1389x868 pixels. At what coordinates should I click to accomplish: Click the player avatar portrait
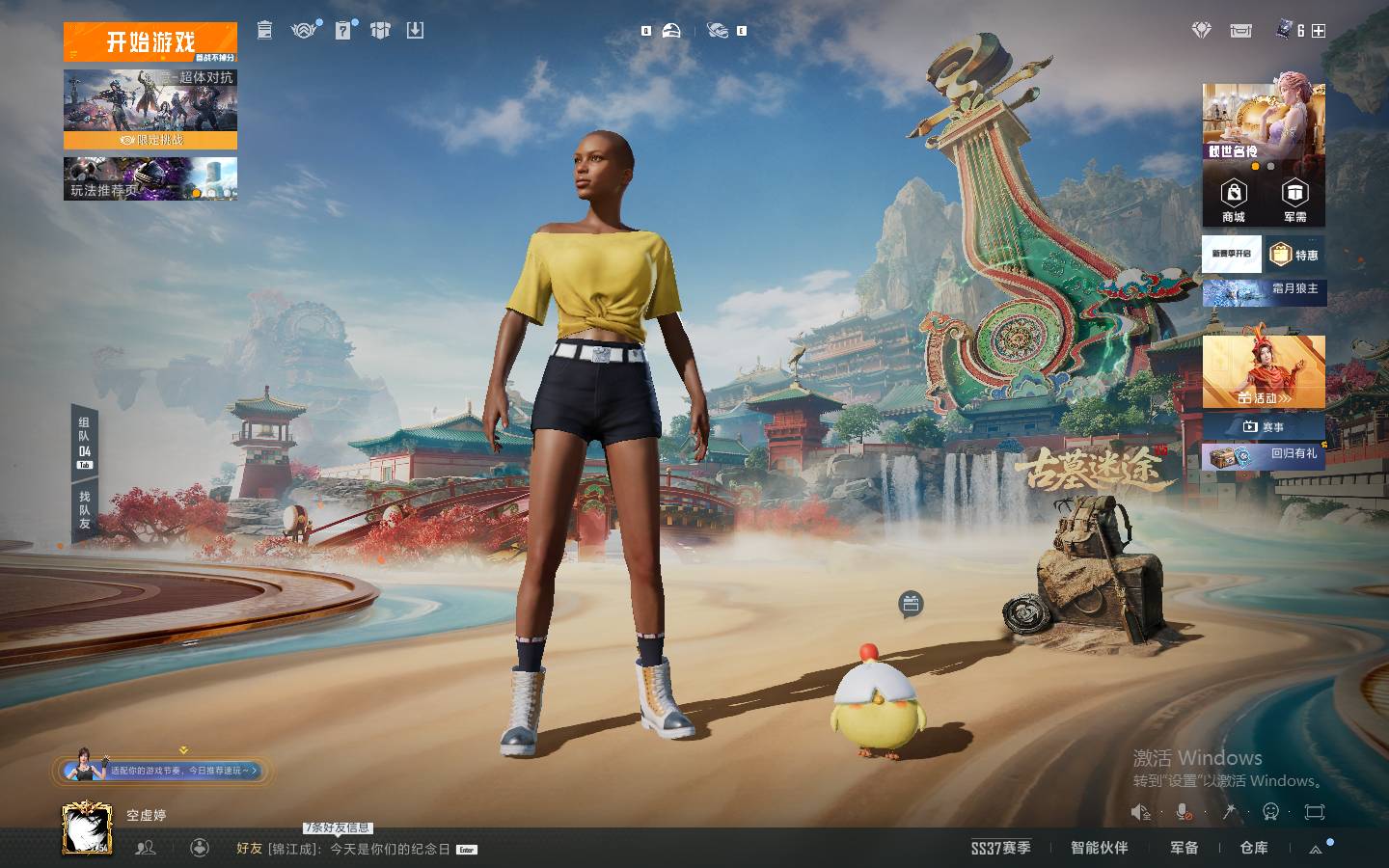pyautogui.click(x=87, y=828)
